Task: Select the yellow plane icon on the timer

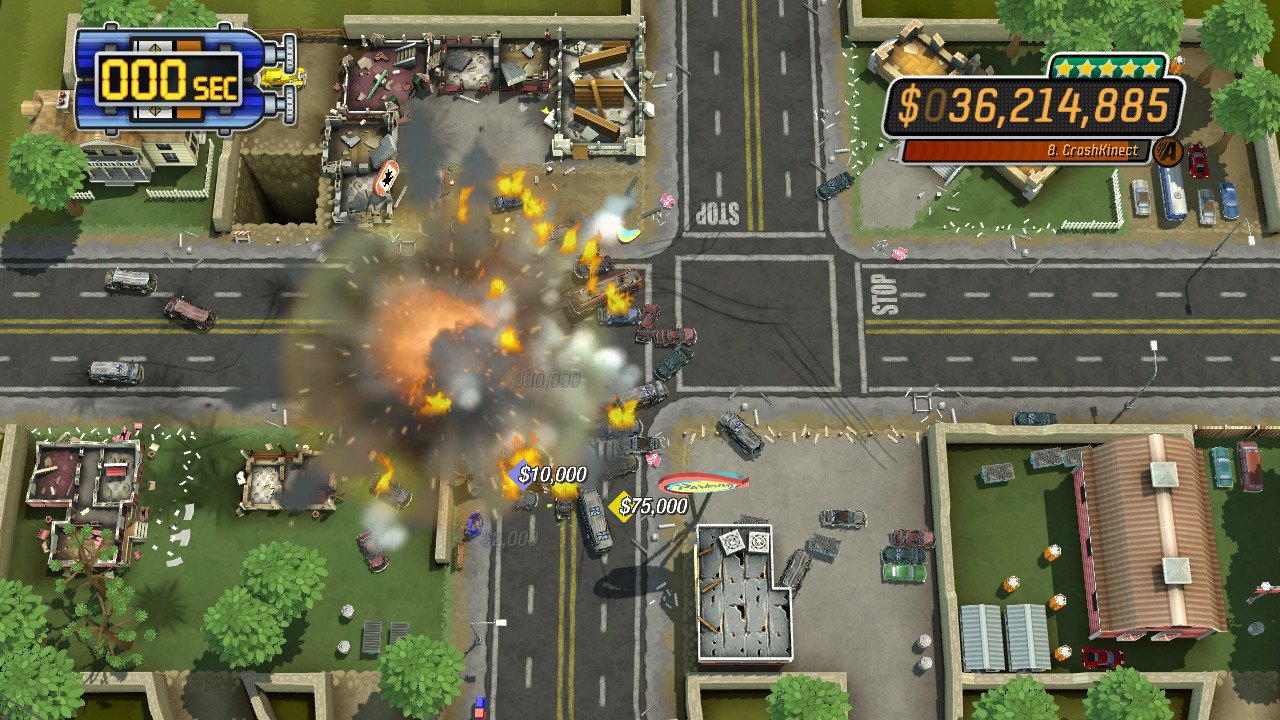Action: pyautogui.click(x=283, y=78)
